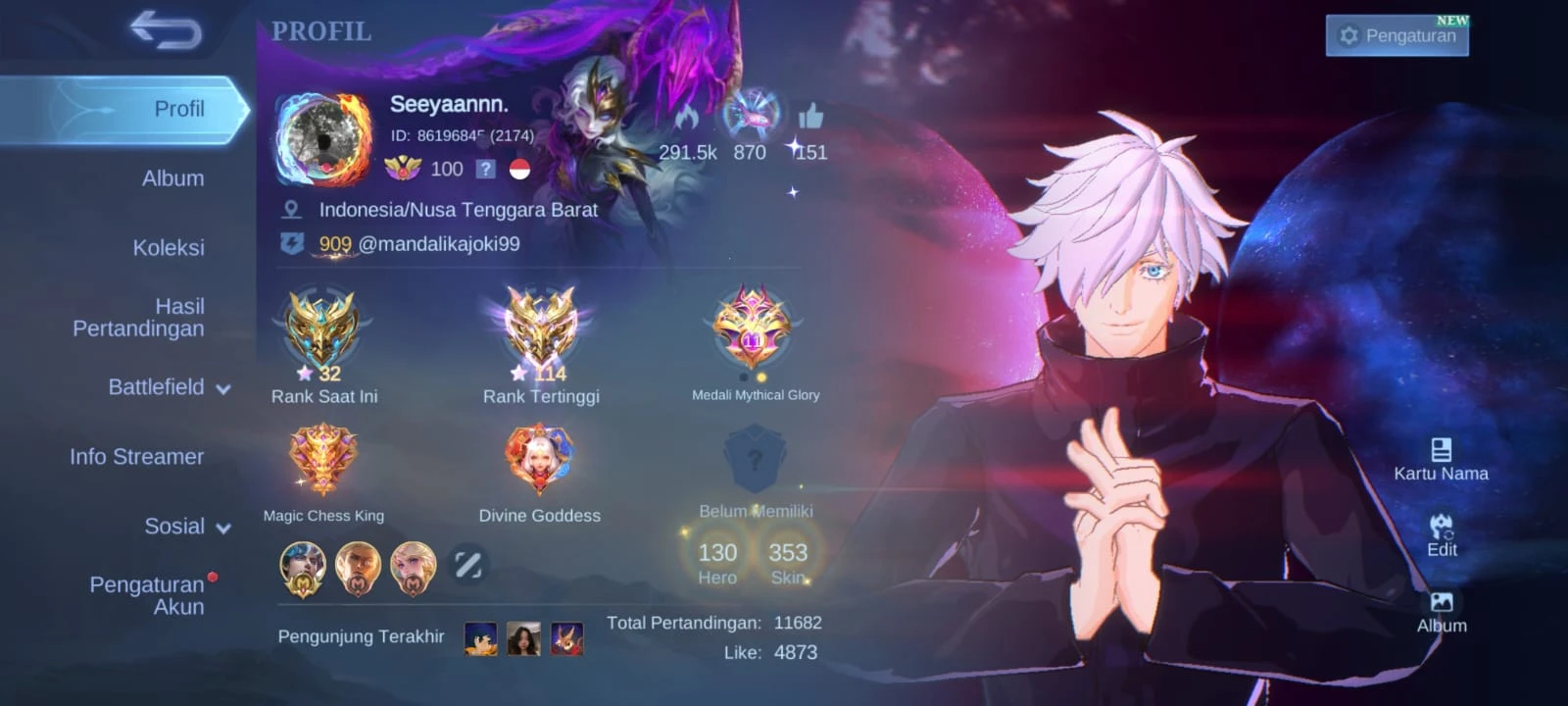Switch to the Album tab
The width and height of the screenshot is (1568, 706).
point(172,178)
